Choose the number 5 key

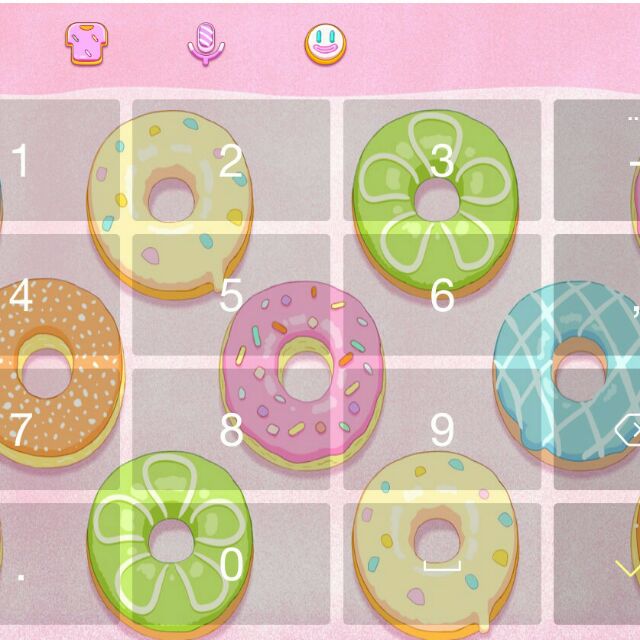pyautogui.click(x=231, y=295)
